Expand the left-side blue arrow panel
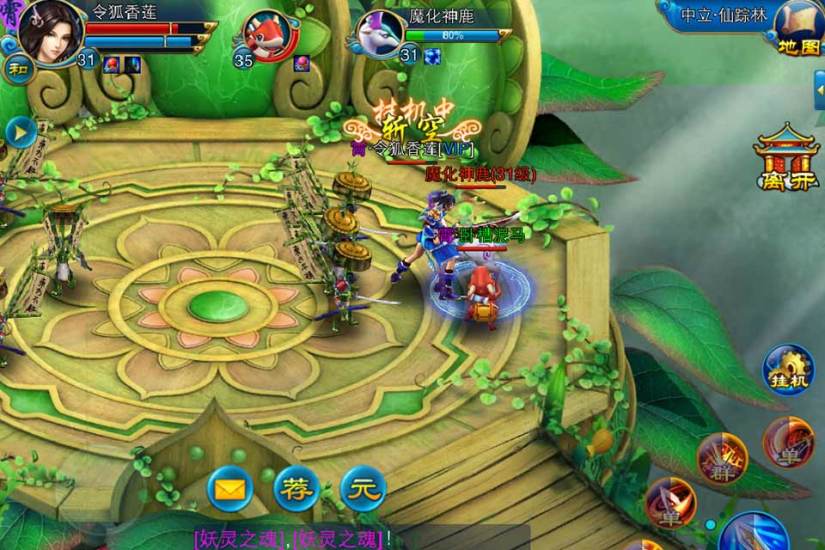The image size is (825, 550). [x=20, y=132]
